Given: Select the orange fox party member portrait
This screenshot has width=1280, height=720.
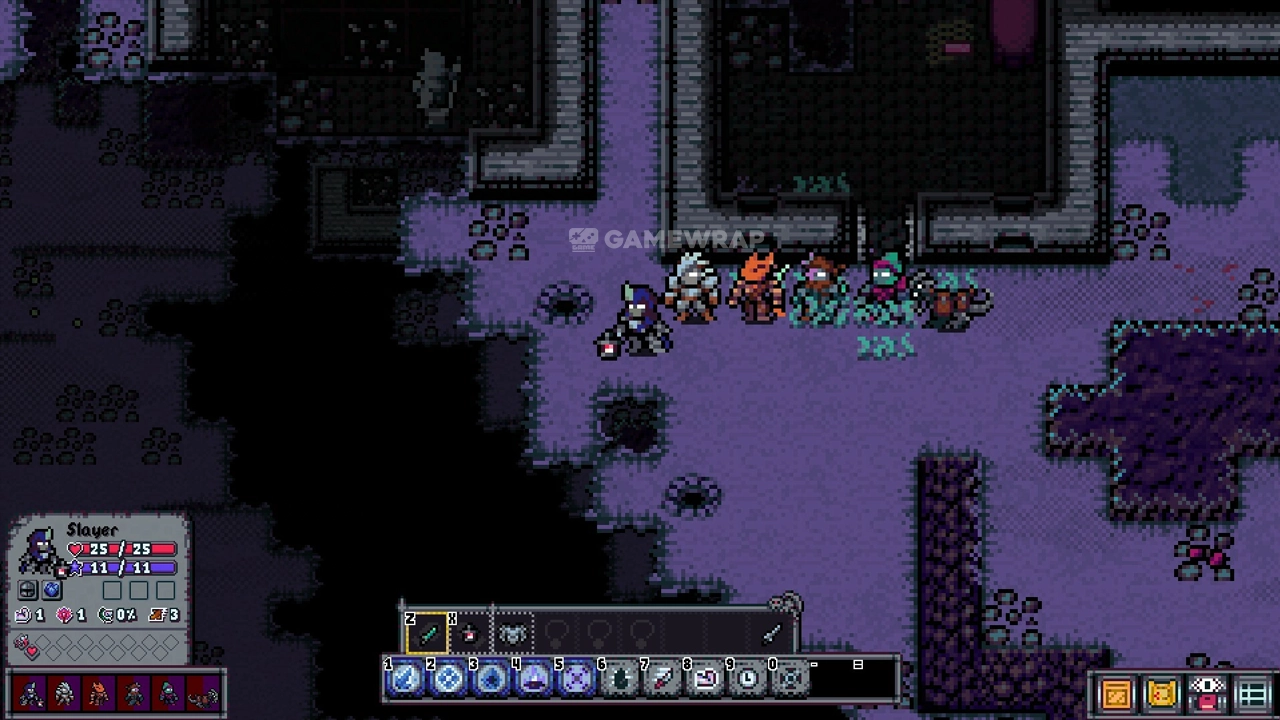Looking at the screenshot, I should tap(99, 692).
